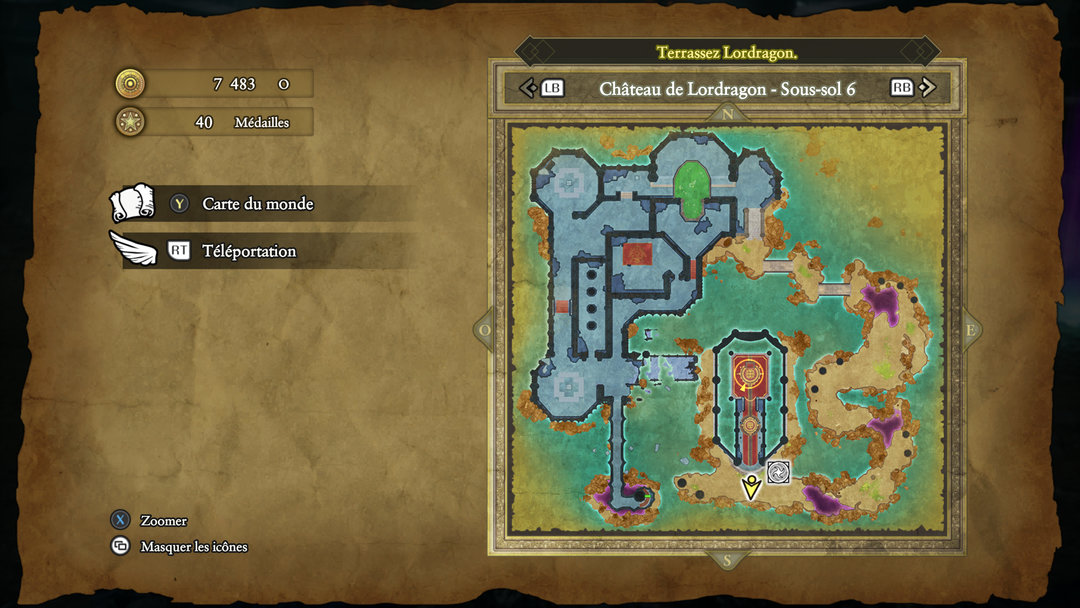
Task: Click the dungeon floor map
Action: [727, 335]
